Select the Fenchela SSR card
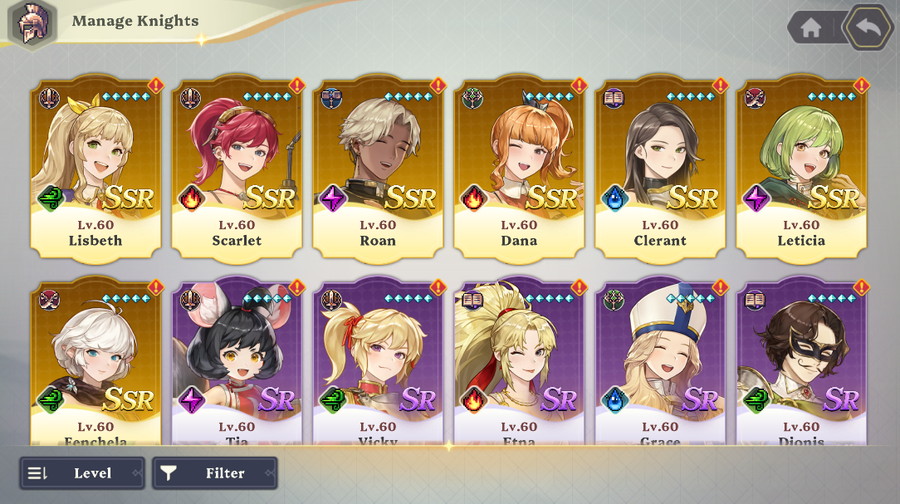 (95, 362)
